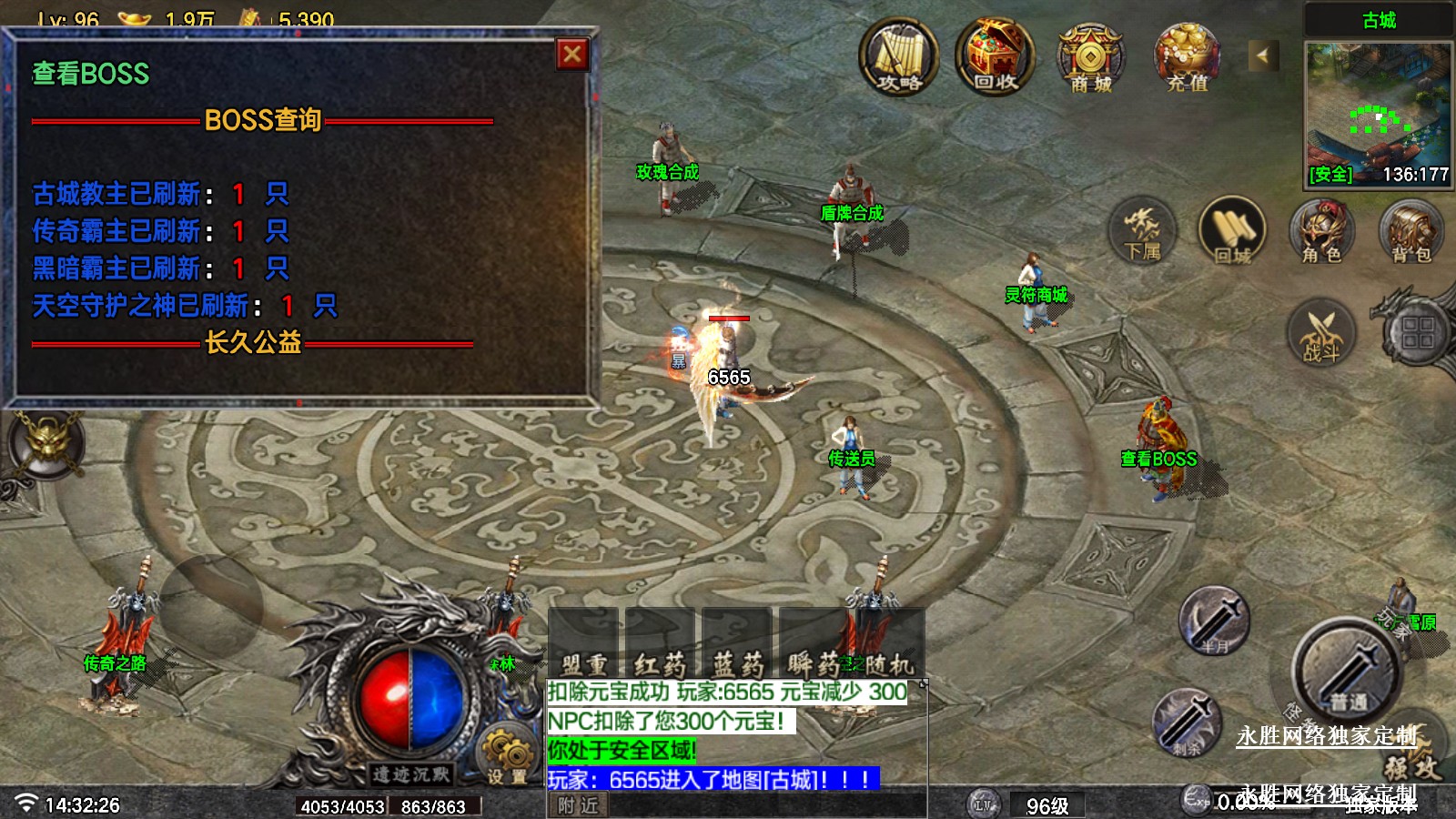This screenshot has width=1456, height=819.
Task: Open the 角色 character sheet
Action: click(1321, 231)
